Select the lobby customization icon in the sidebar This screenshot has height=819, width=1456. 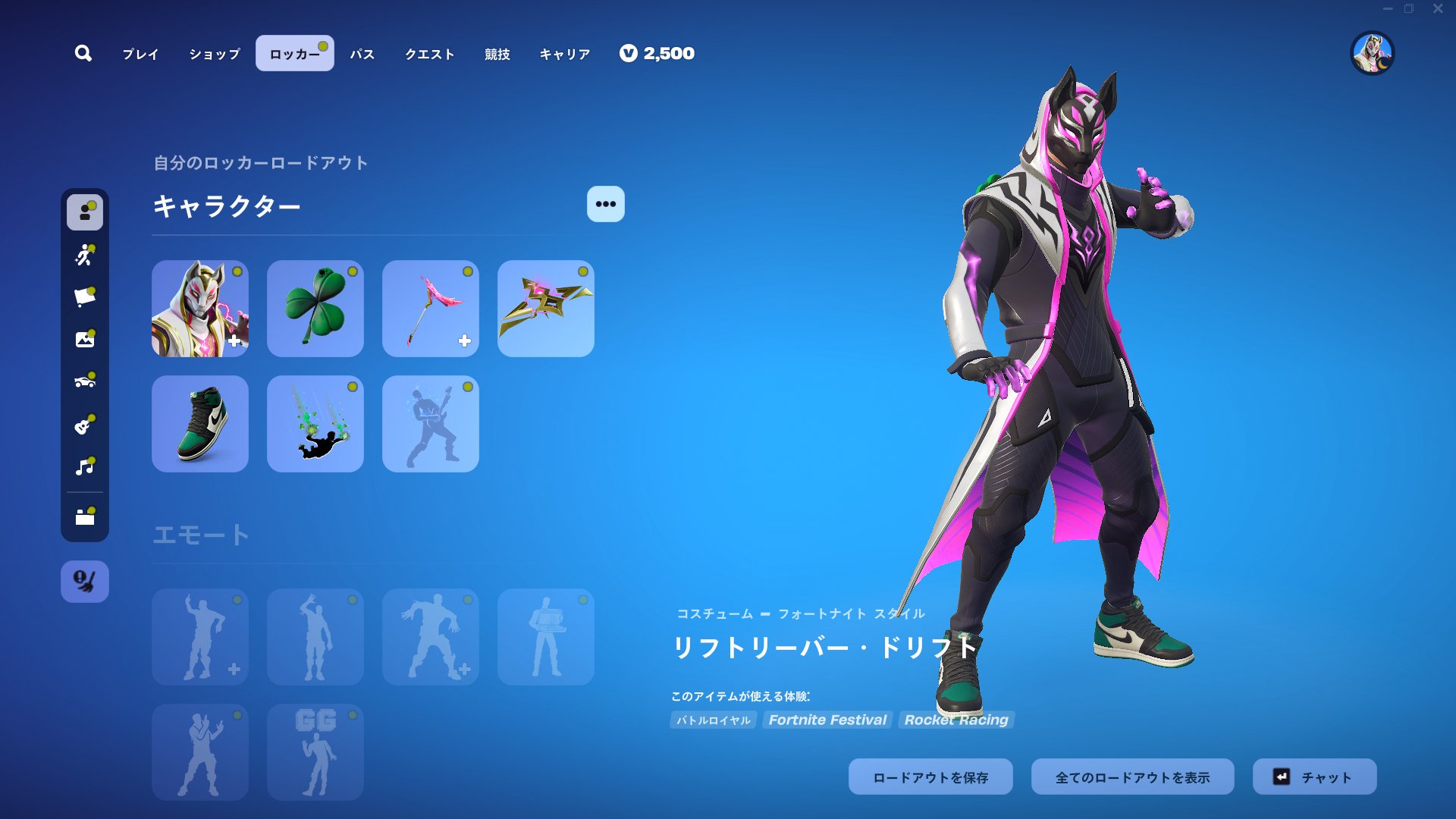[85, 340]
